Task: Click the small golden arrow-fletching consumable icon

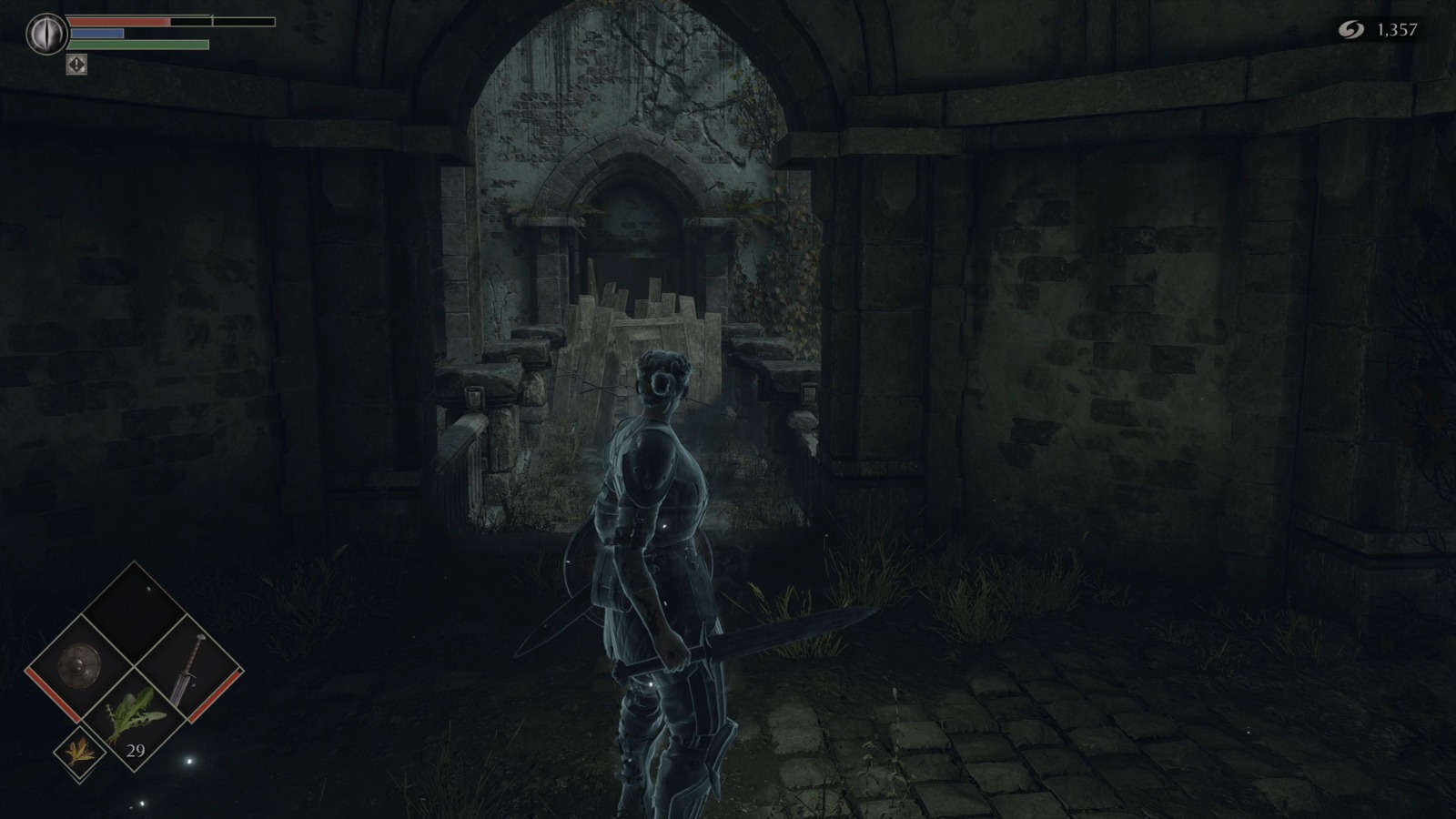Action: 81,753
